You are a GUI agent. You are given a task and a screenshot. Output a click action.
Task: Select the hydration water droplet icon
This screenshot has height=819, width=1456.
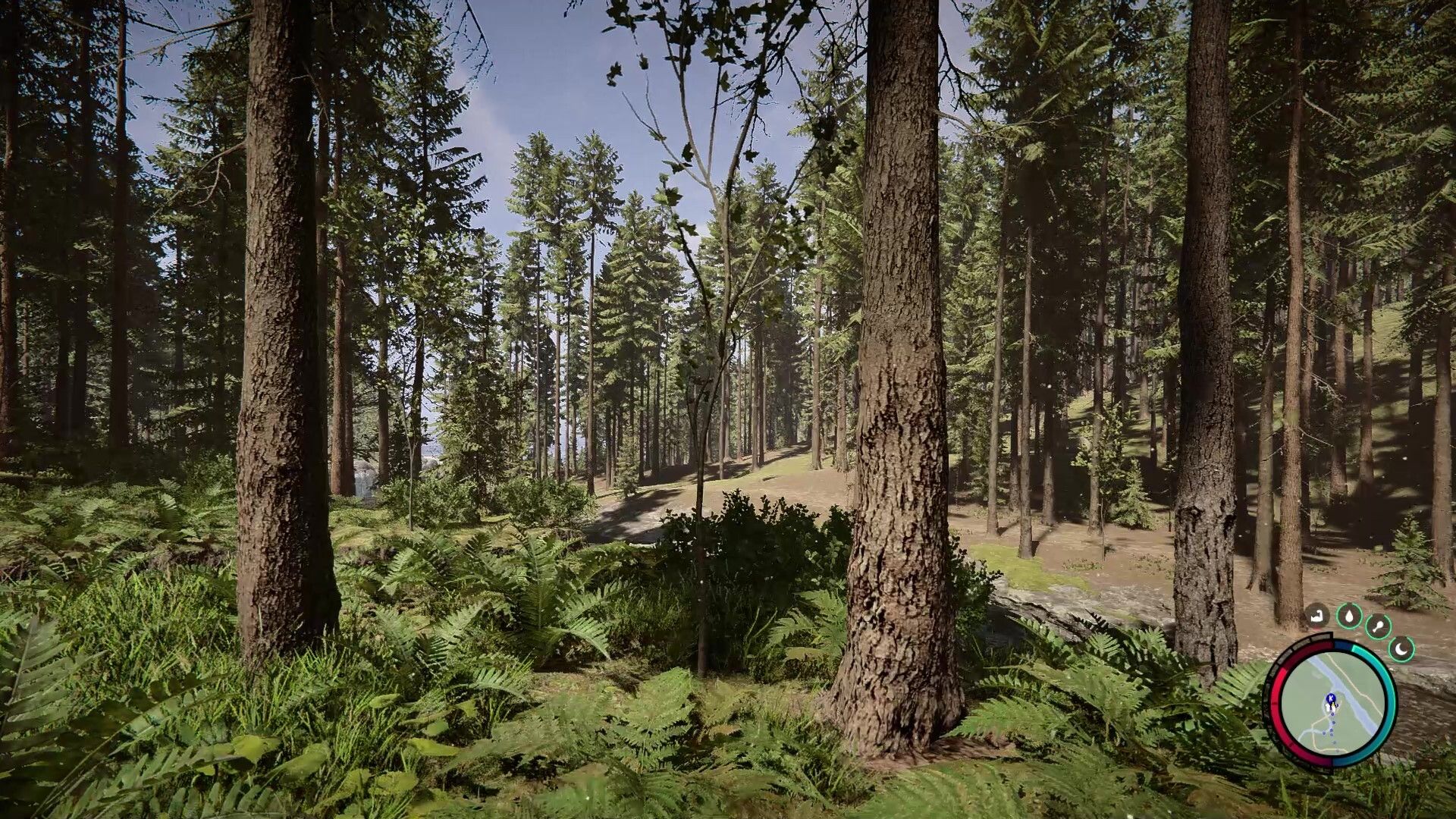(x=1349, y=617)
